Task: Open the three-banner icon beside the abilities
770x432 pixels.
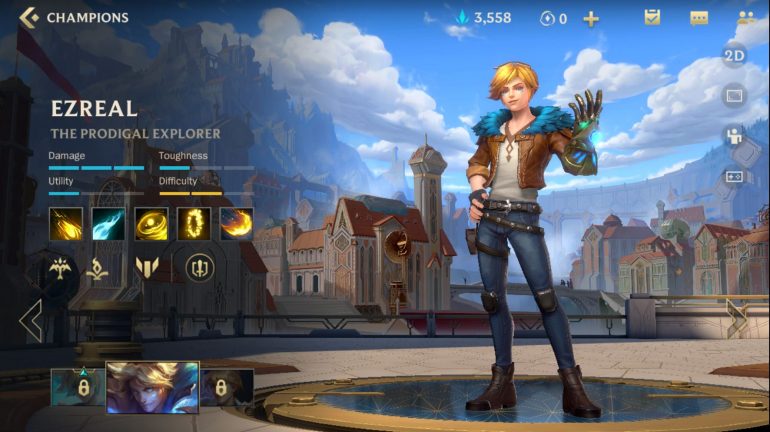Action: [x=147, y=267]
